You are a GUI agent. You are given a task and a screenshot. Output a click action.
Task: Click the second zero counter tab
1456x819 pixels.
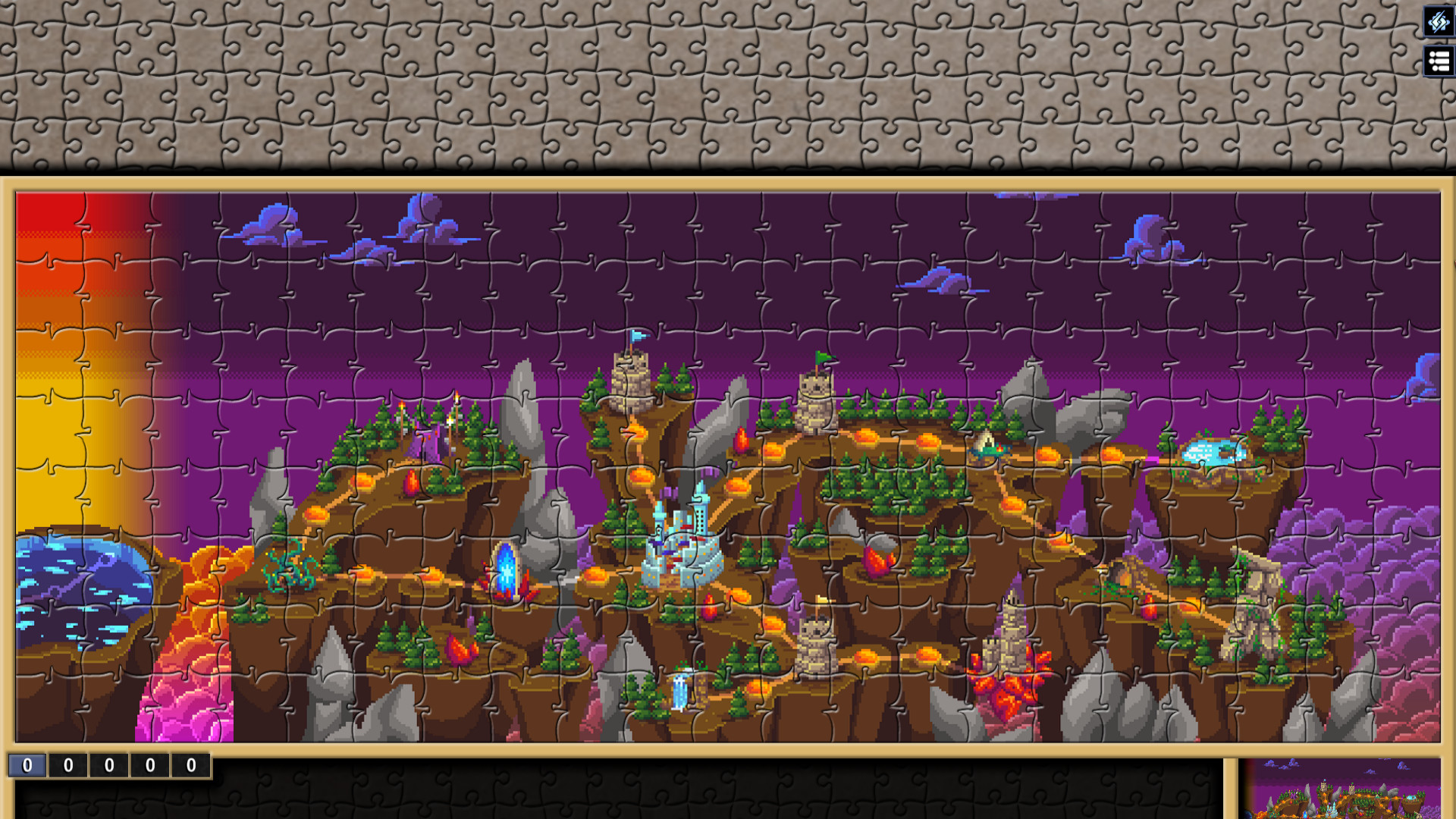(67, 766)
